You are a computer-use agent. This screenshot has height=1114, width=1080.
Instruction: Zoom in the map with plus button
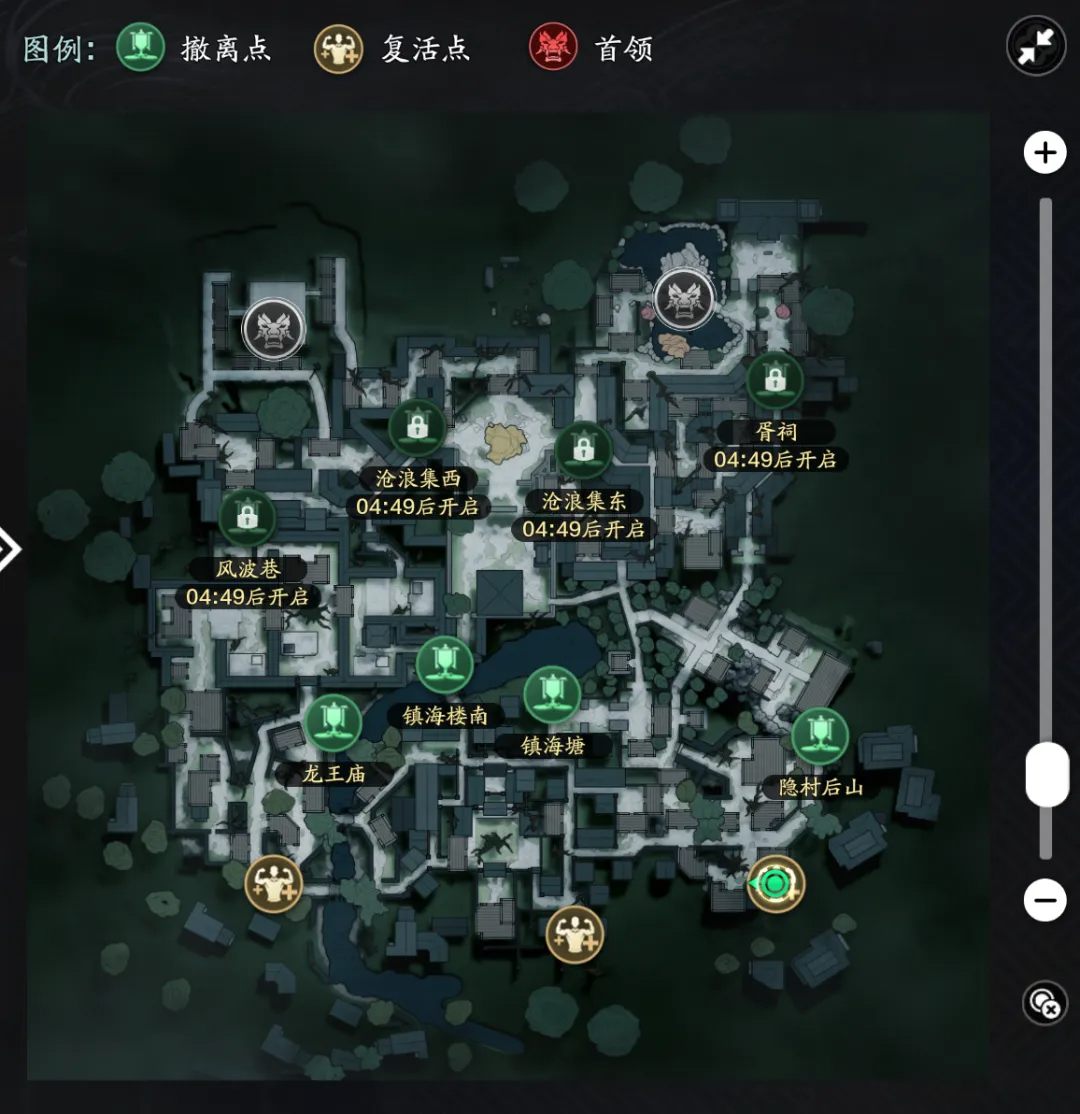[x=1045, y=153]
